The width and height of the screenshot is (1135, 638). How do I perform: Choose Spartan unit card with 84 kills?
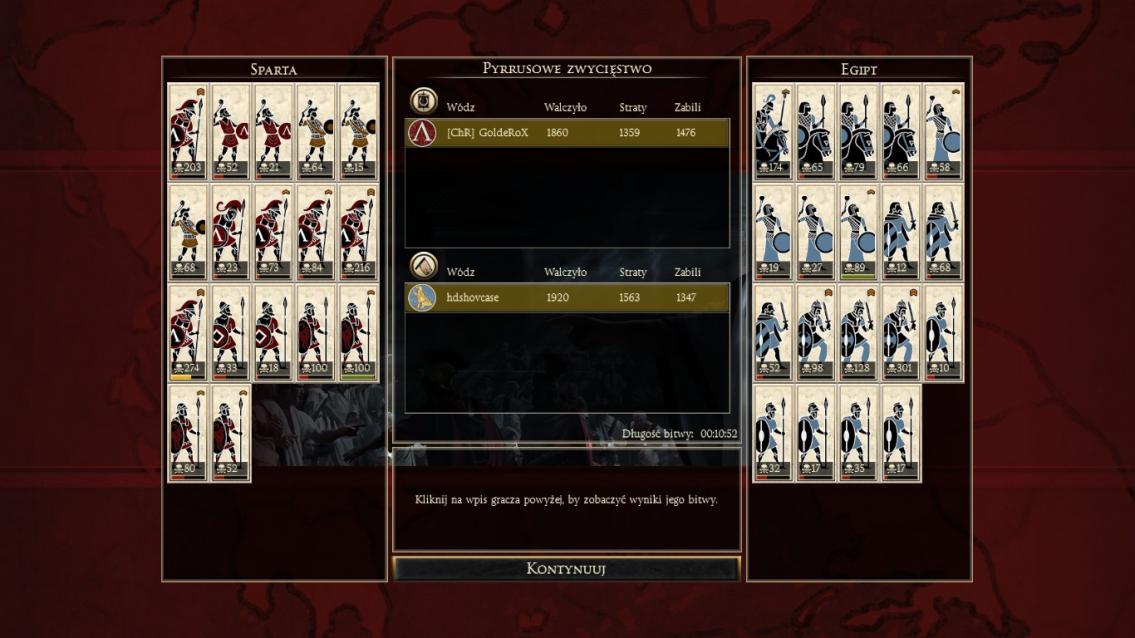315,232
